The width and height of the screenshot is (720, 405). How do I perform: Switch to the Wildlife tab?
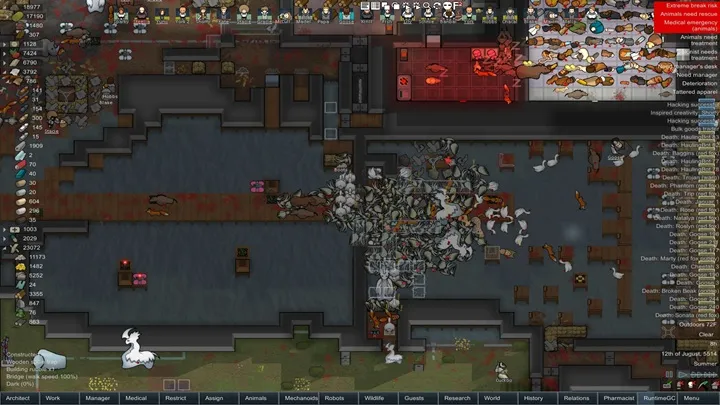pyautogui.click(x=372, y=398)
